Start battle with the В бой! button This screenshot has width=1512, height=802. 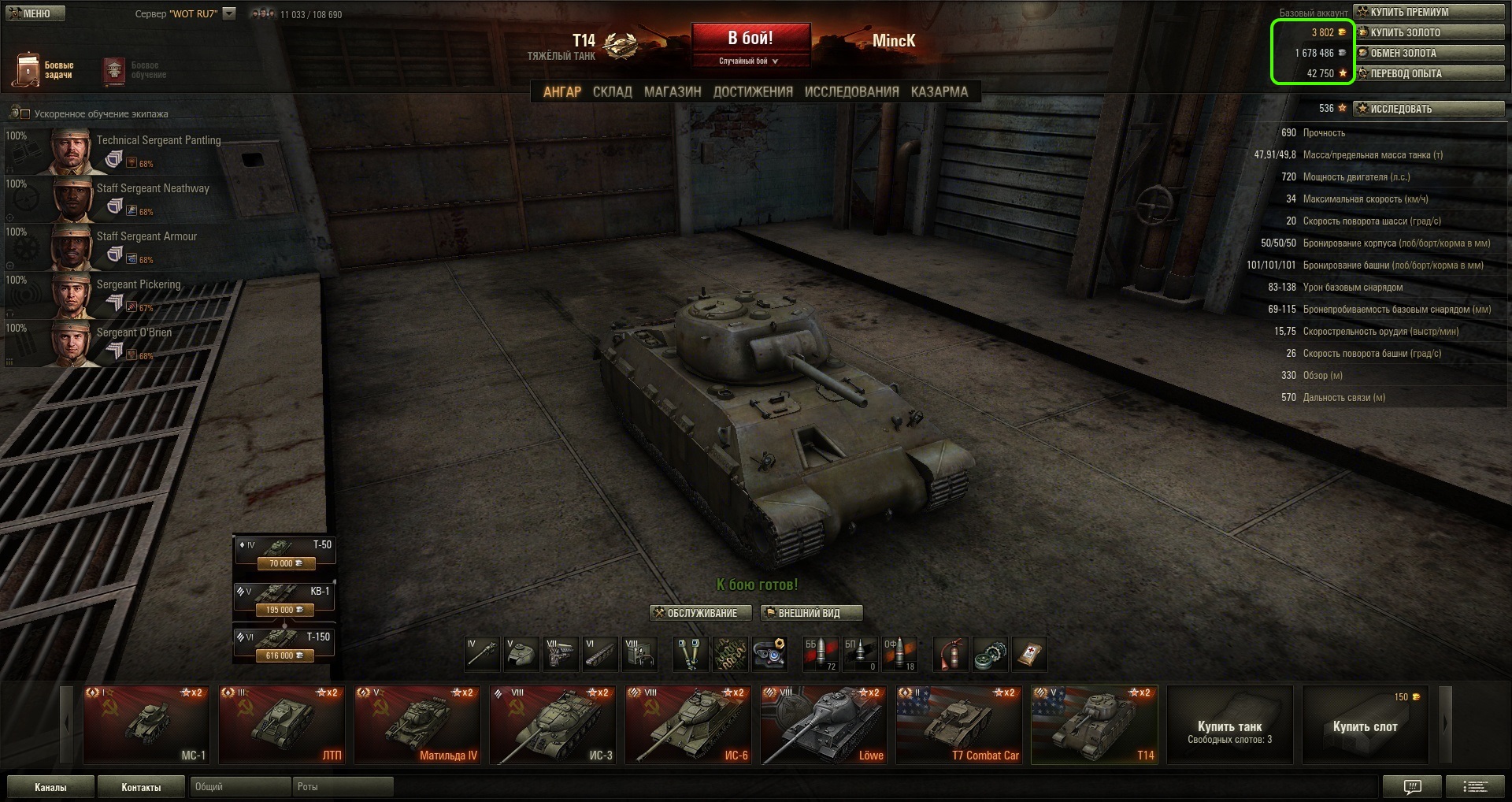750,39
